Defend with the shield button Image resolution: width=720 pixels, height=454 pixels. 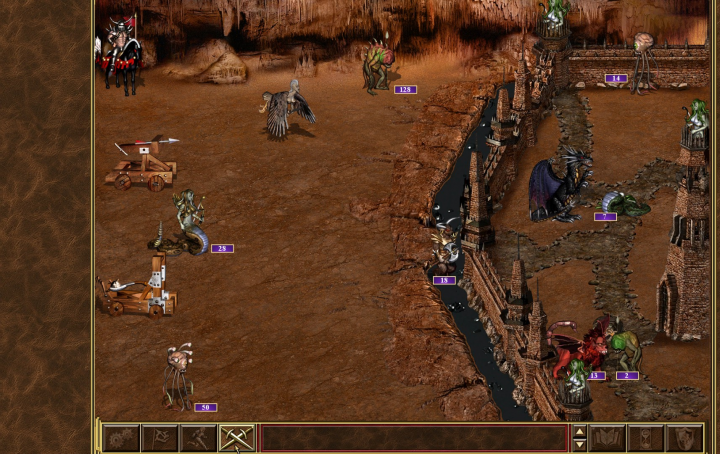tap(684, 438)
